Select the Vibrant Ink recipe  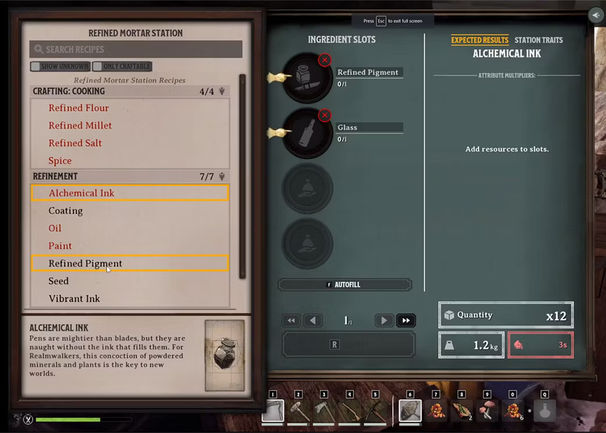pyautogui.click(x=74, y=298)
